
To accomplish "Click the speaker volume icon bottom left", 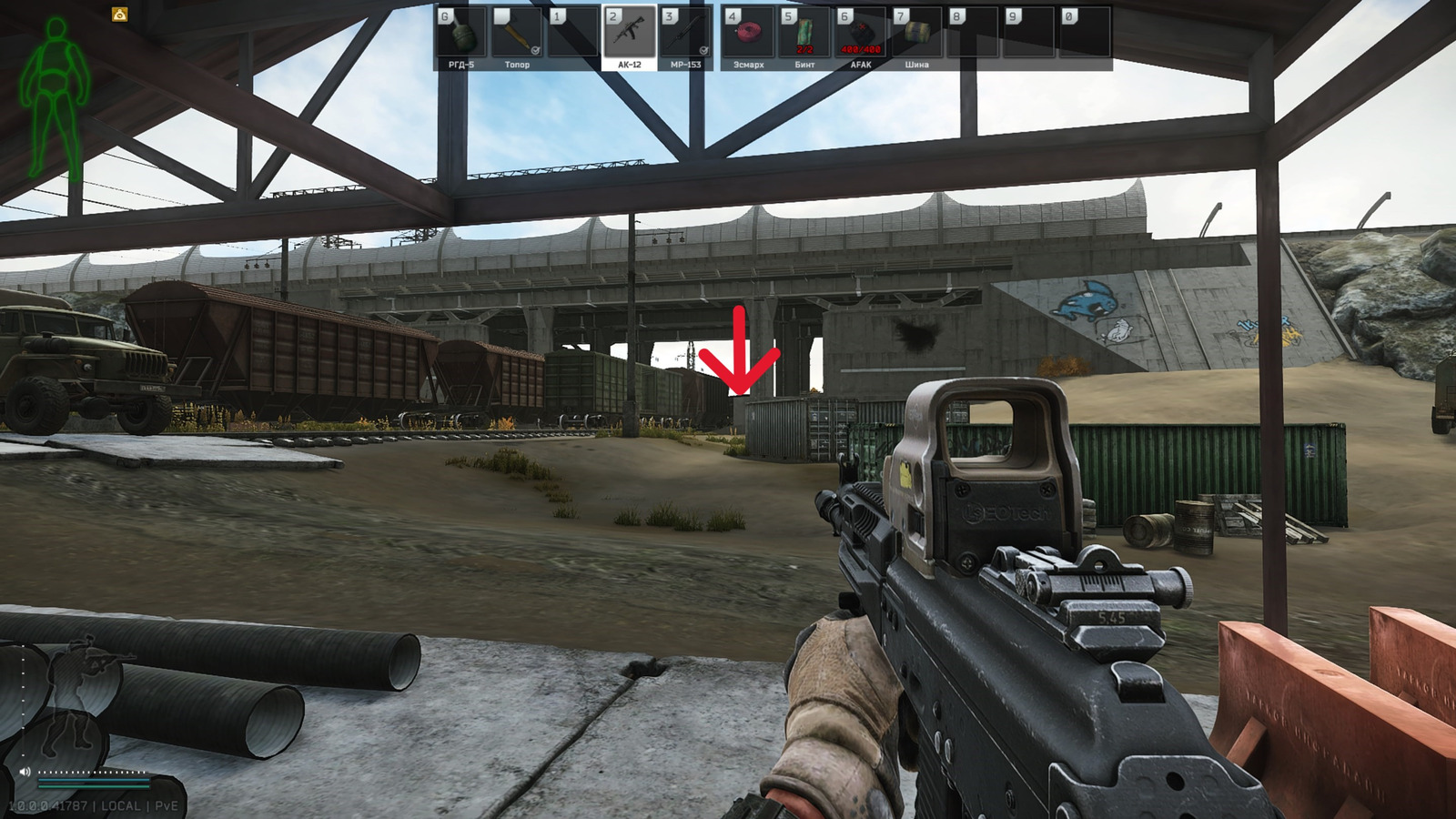I will point(25,771).
